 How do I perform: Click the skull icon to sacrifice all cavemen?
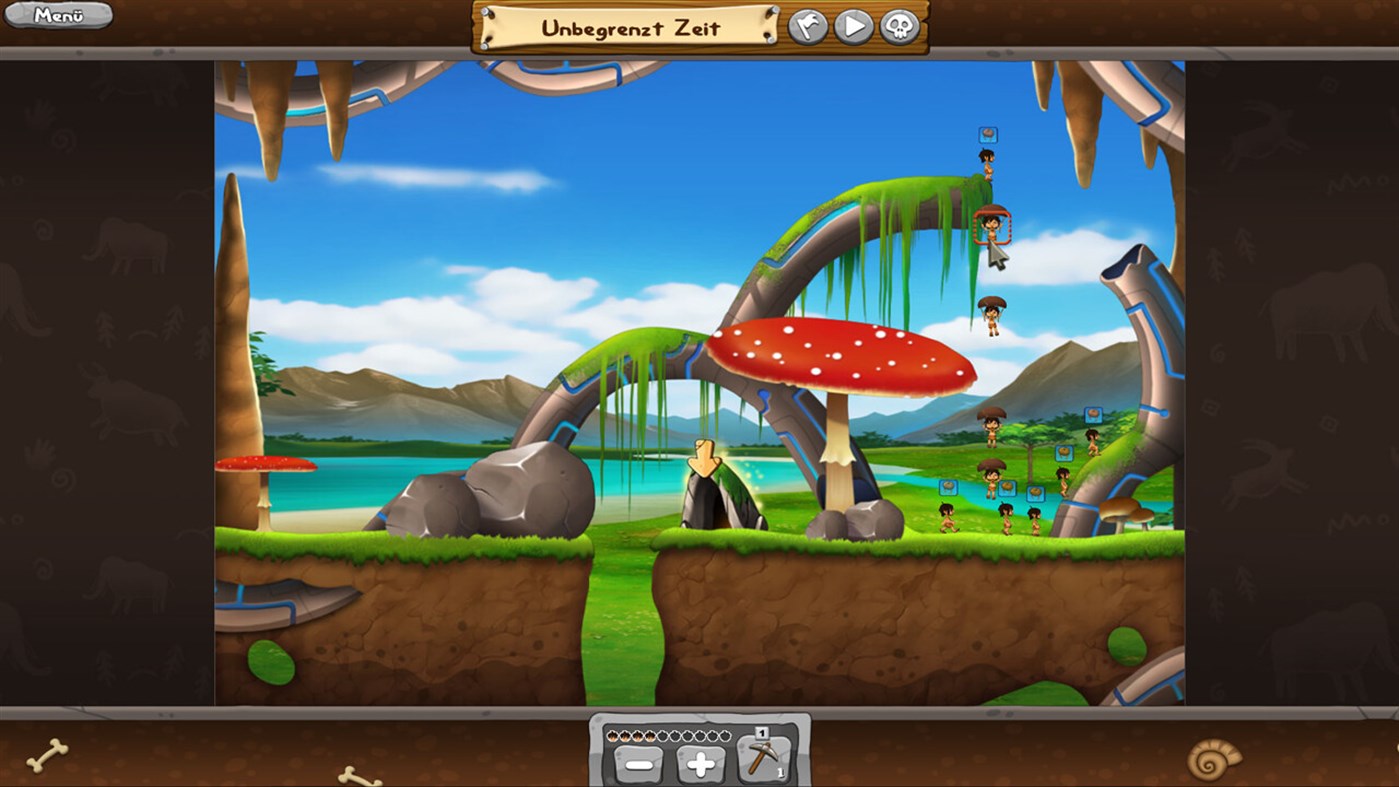click(x=898, y=27)
